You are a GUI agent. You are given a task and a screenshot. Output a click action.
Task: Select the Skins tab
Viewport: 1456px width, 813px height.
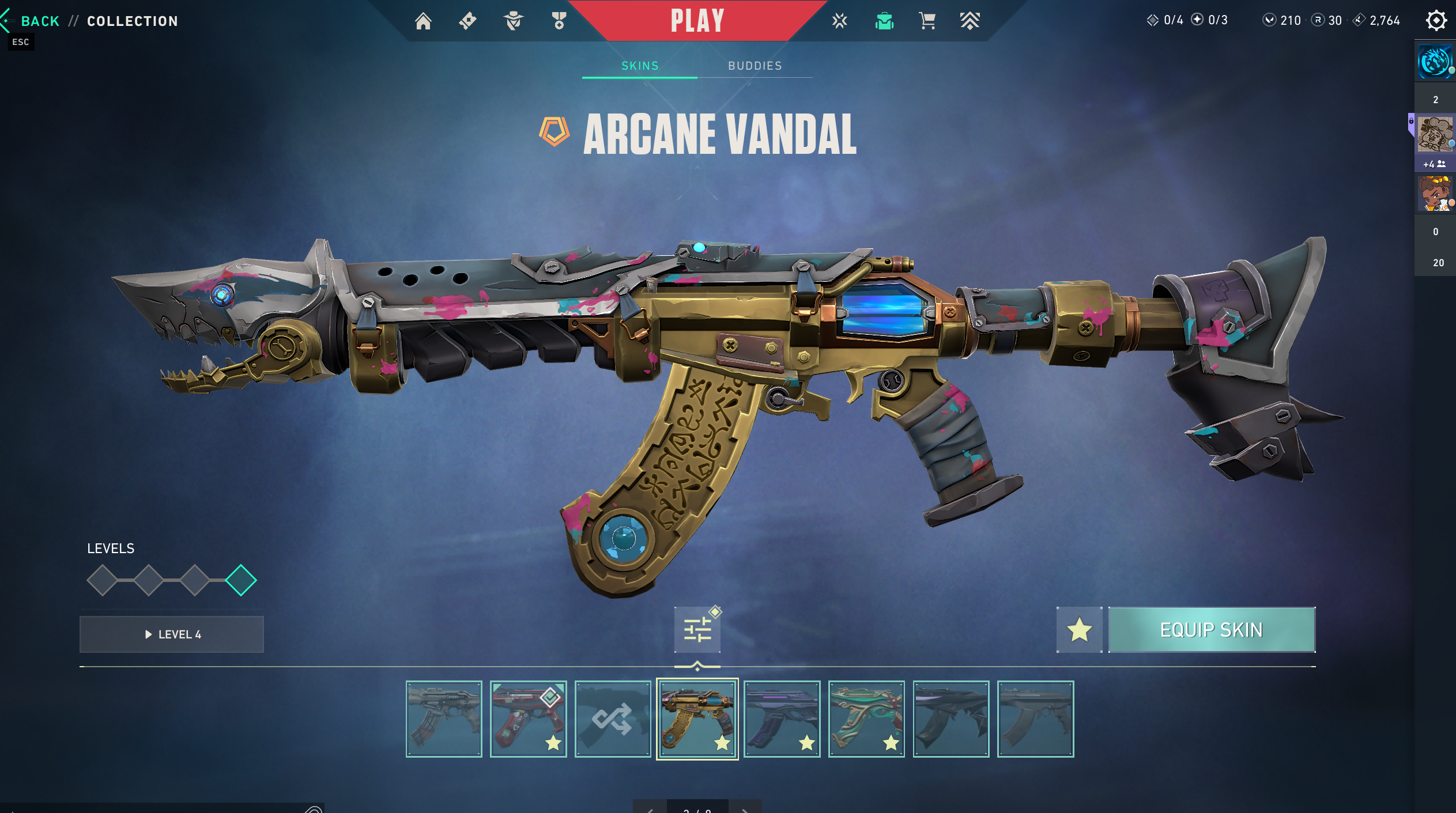640,66
